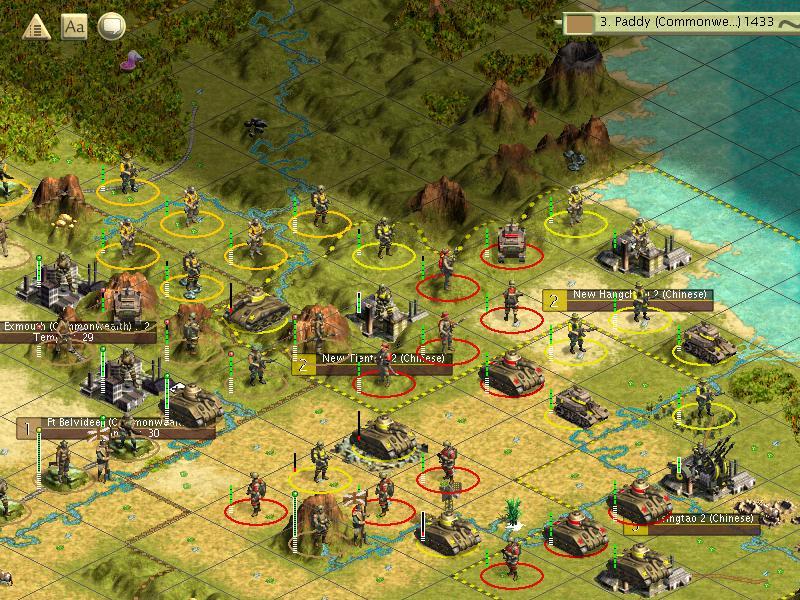This screenshot has width=800, height=600.
Task: Click the round speech bubble button
Action: coord(112,26)
